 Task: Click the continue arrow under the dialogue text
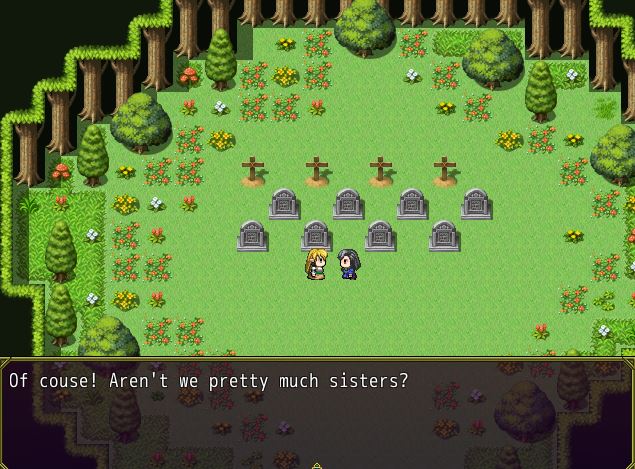[317, 464]
